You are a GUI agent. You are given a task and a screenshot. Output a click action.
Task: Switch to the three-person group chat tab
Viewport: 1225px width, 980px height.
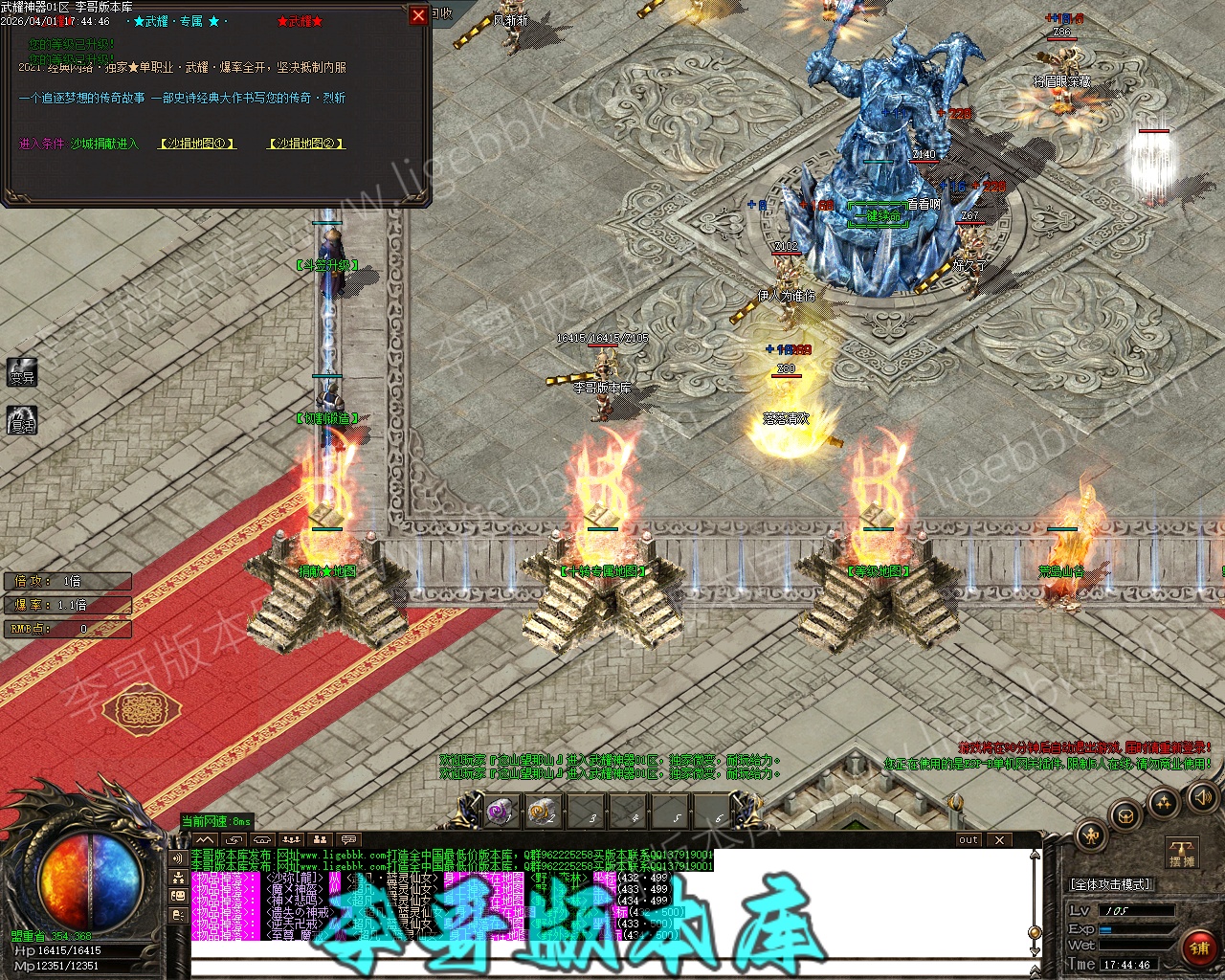291,840
